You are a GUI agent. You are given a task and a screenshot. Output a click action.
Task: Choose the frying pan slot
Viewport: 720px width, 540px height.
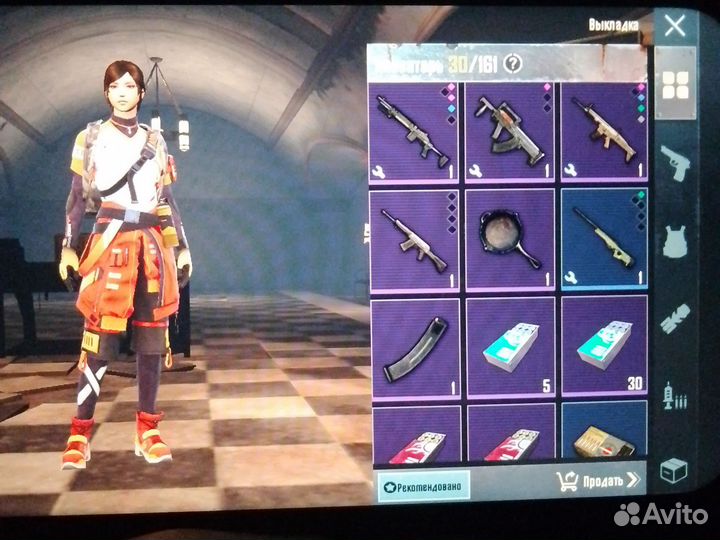[510, 238]
